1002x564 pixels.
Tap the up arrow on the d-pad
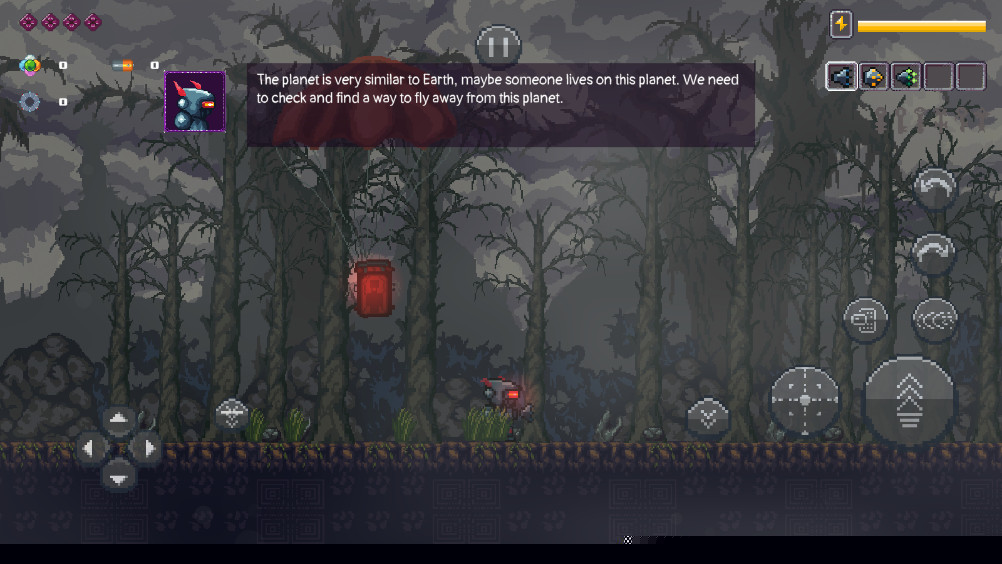point(118,419)
